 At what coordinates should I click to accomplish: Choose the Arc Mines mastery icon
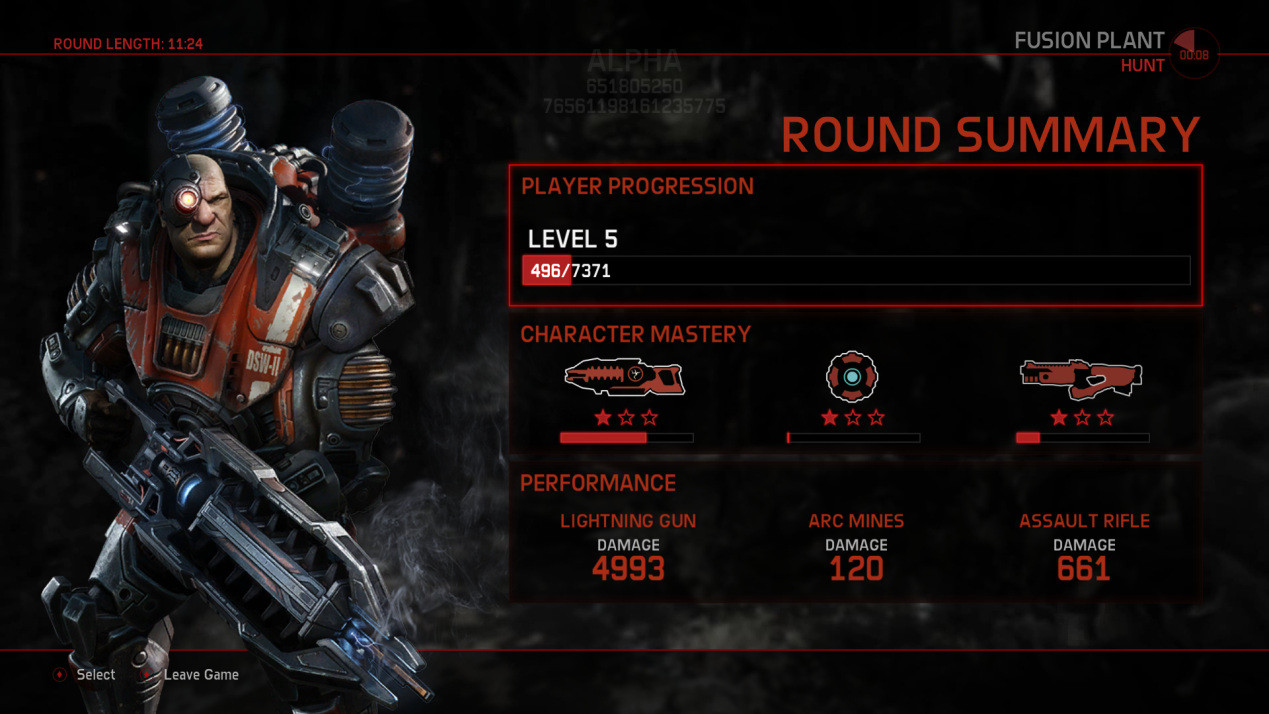[x=851, y=377]
